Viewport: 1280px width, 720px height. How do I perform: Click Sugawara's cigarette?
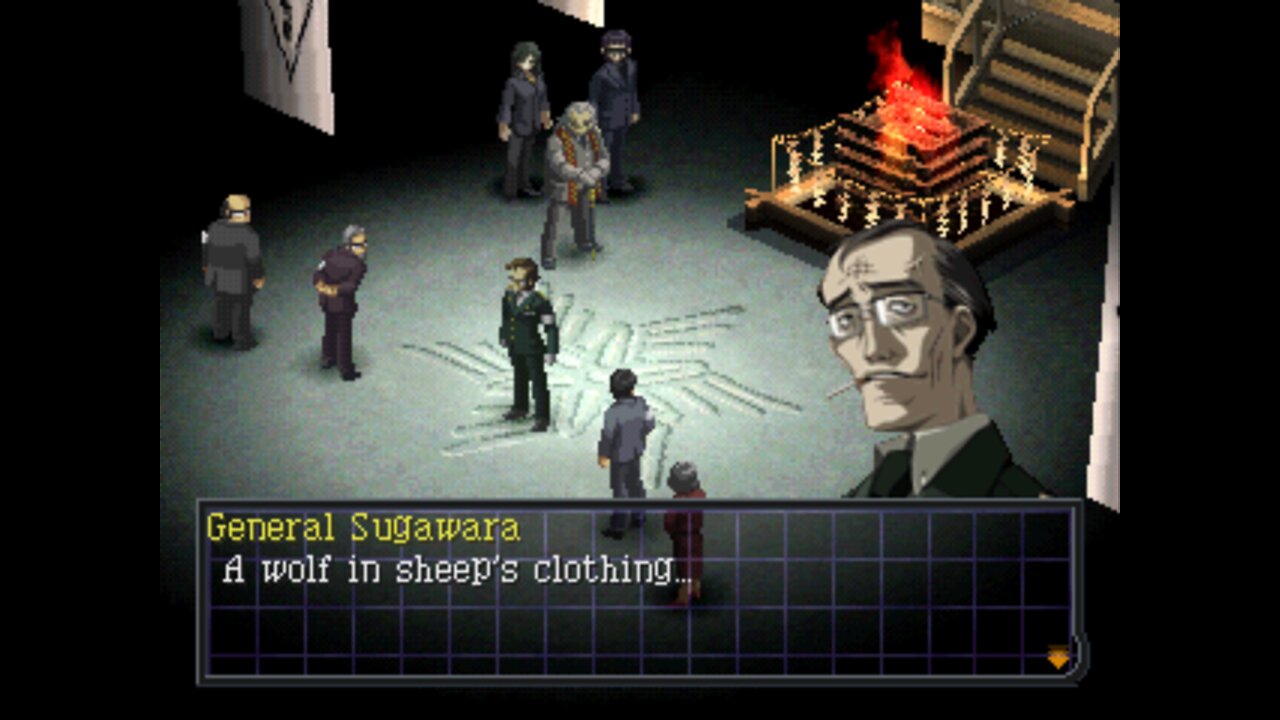pyautogui.click(x=843, y=392)
